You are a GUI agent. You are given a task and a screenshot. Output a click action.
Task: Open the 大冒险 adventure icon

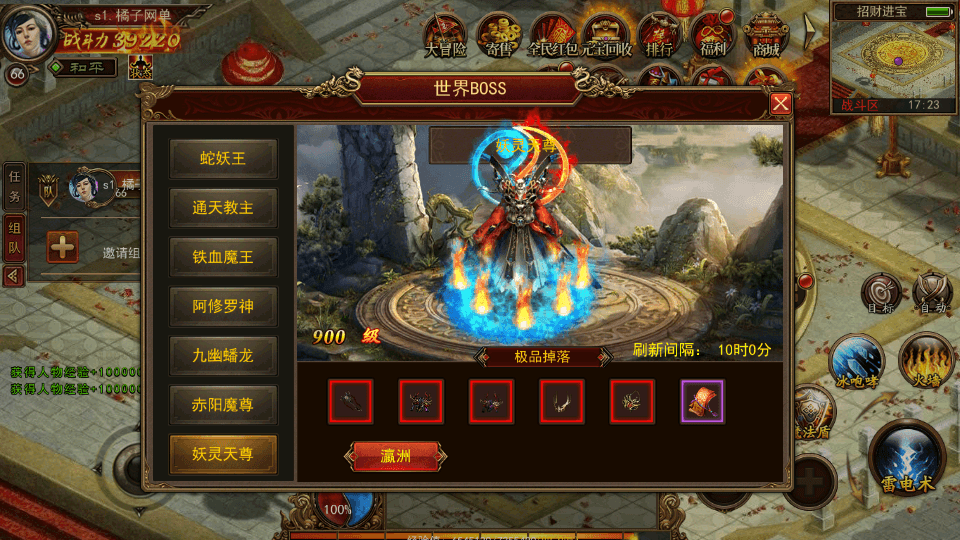(x=445, y=35)
